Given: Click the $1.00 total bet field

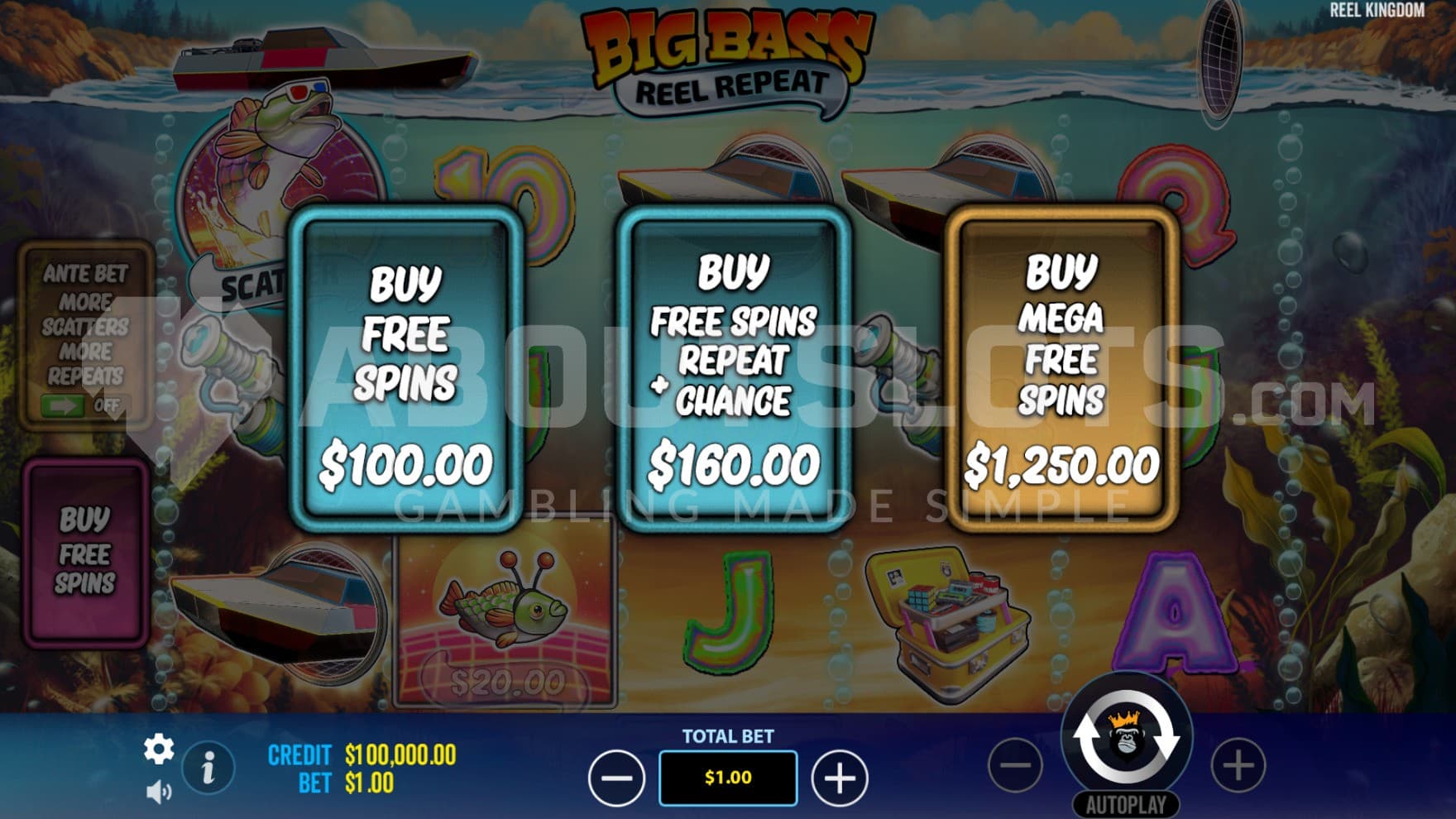Looking at the screenshot, I should [728, 778].
